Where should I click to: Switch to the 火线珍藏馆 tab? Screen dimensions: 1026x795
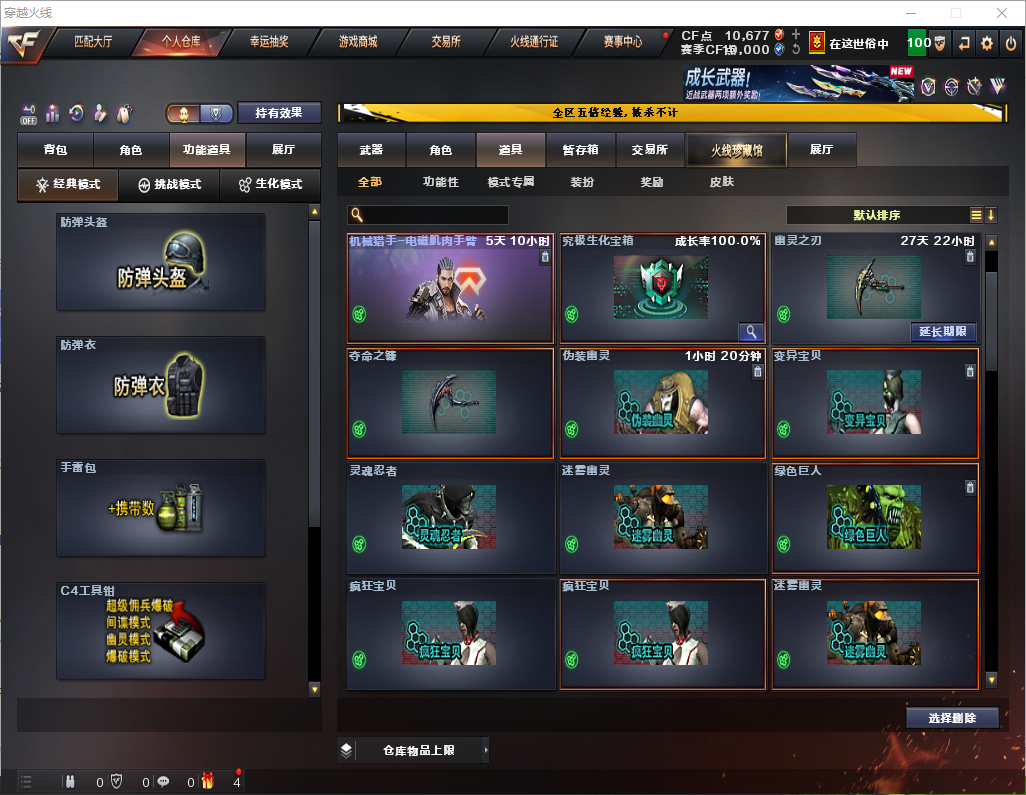(x=736, y=150)
